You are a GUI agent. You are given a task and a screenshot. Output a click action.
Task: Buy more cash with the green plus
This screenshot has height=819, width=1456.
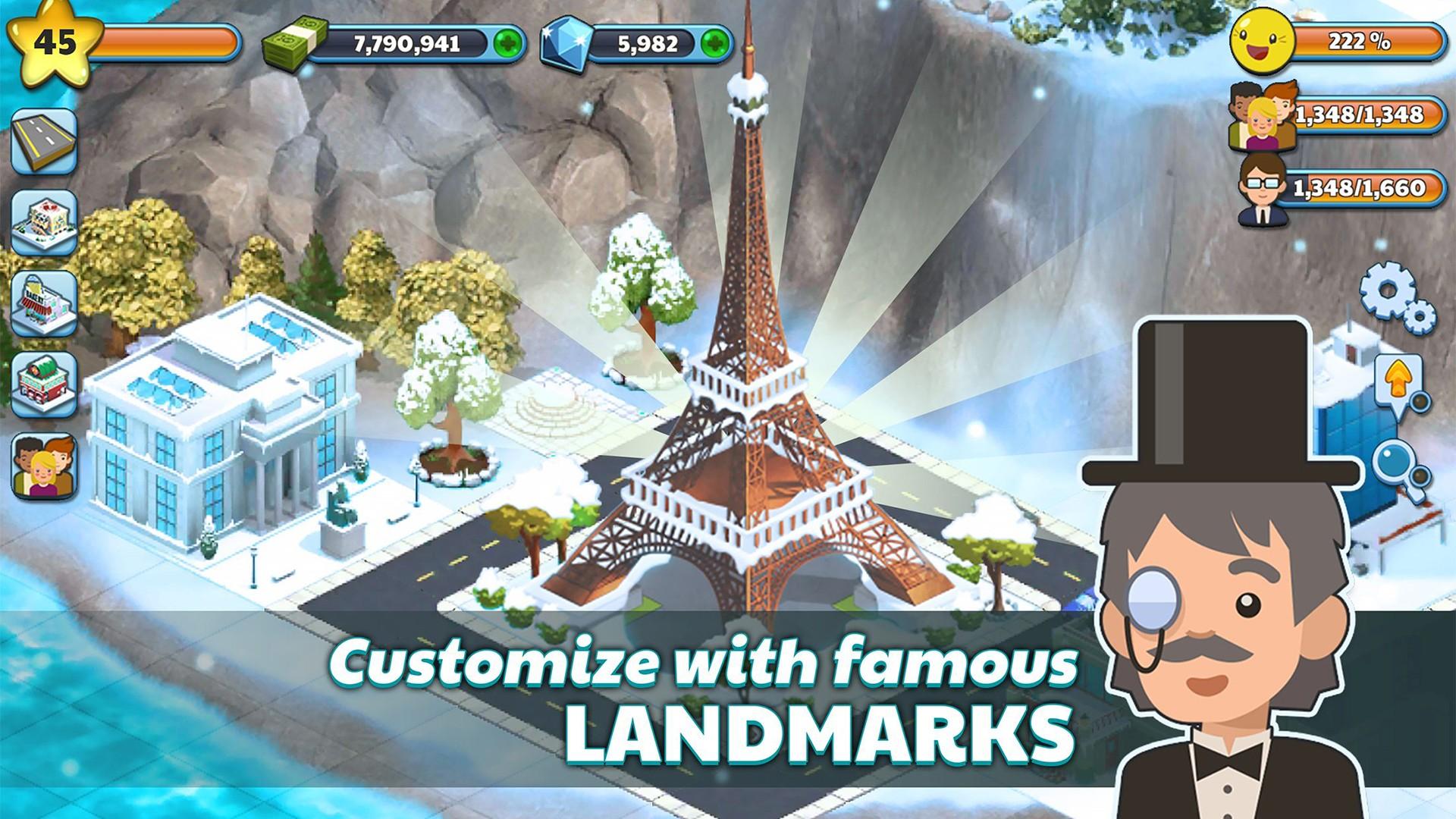click(x=507, y=43)
